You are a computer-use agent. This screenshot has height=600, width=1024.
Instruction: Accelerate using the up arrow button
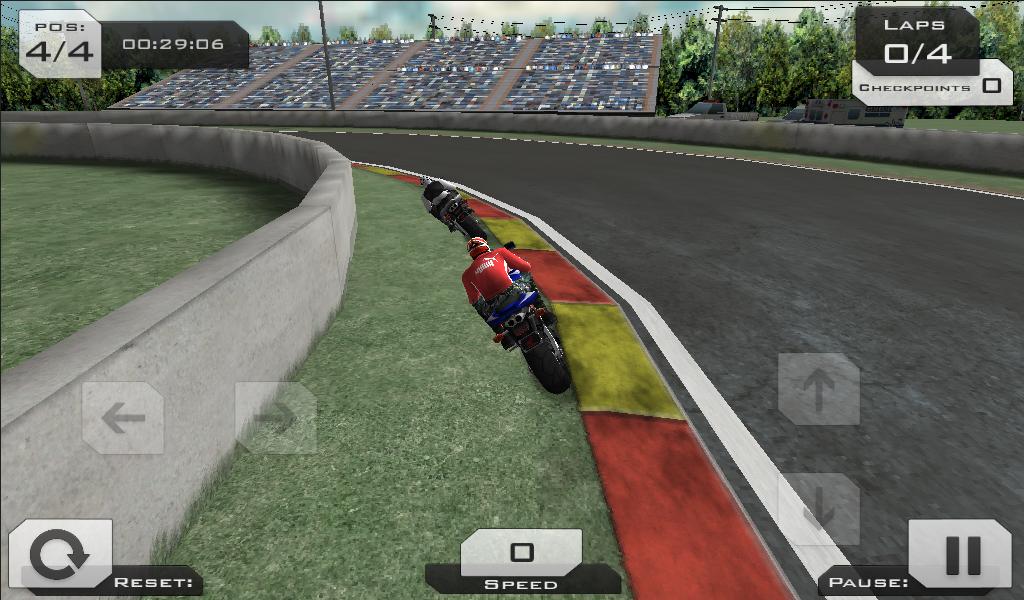pyautogui.click(x=819, y=389)
